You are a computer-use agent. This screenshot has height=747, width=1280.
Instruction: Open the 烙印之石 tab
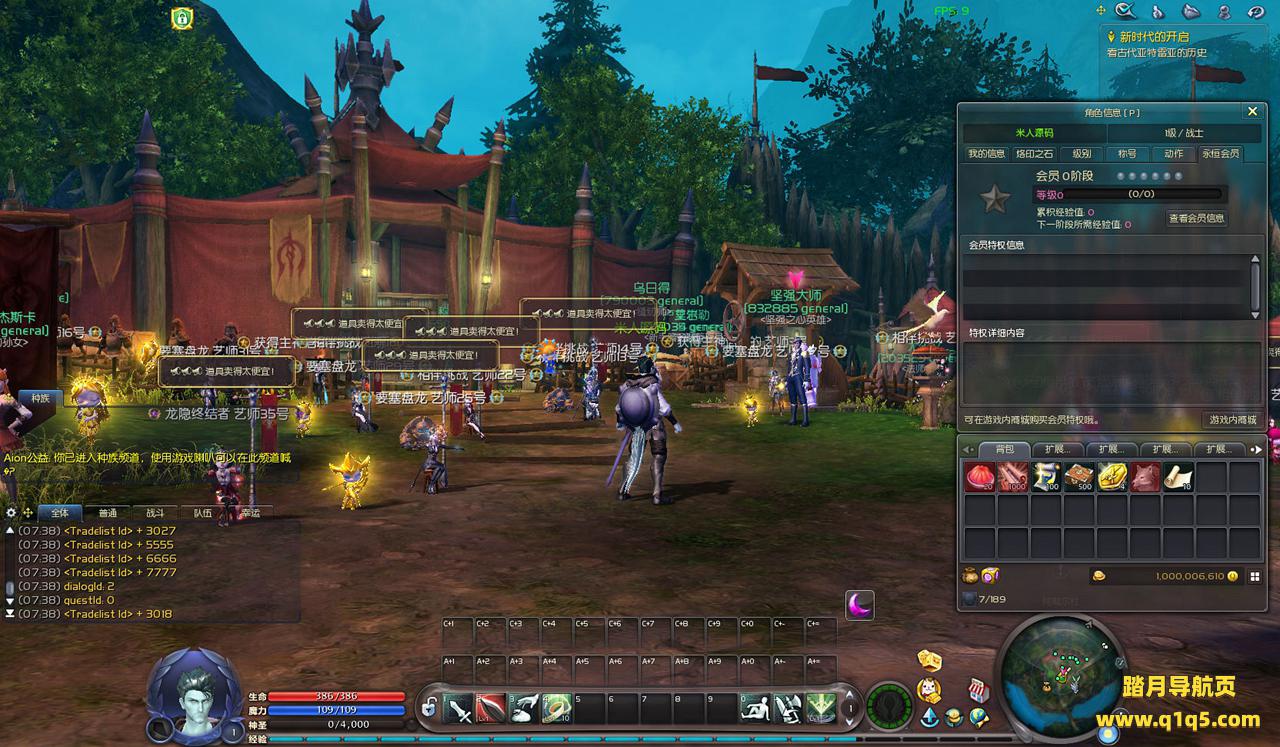pos(1034,154)
